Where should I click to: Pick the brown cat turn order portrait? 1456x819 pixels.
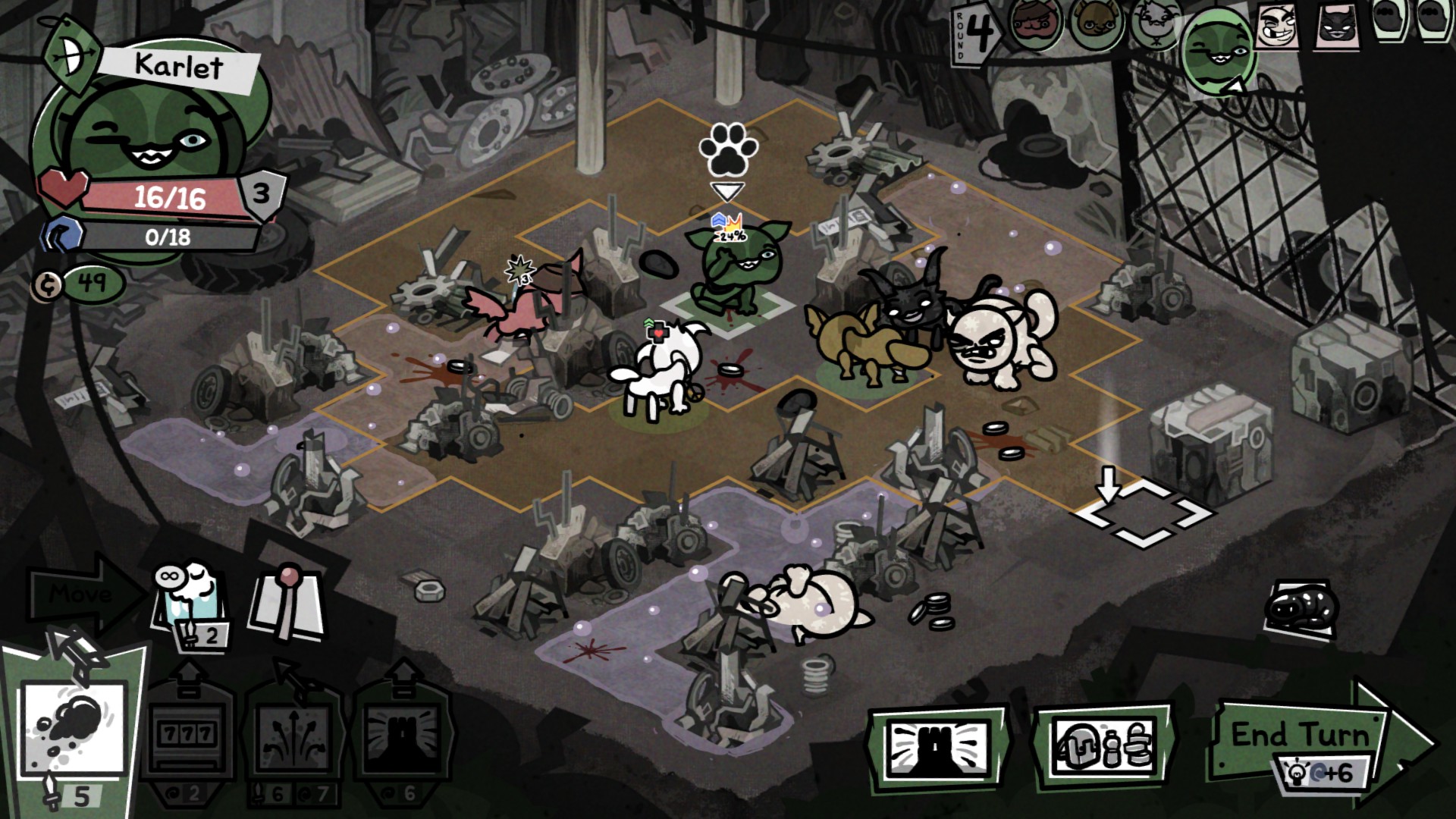(1096, 24)
